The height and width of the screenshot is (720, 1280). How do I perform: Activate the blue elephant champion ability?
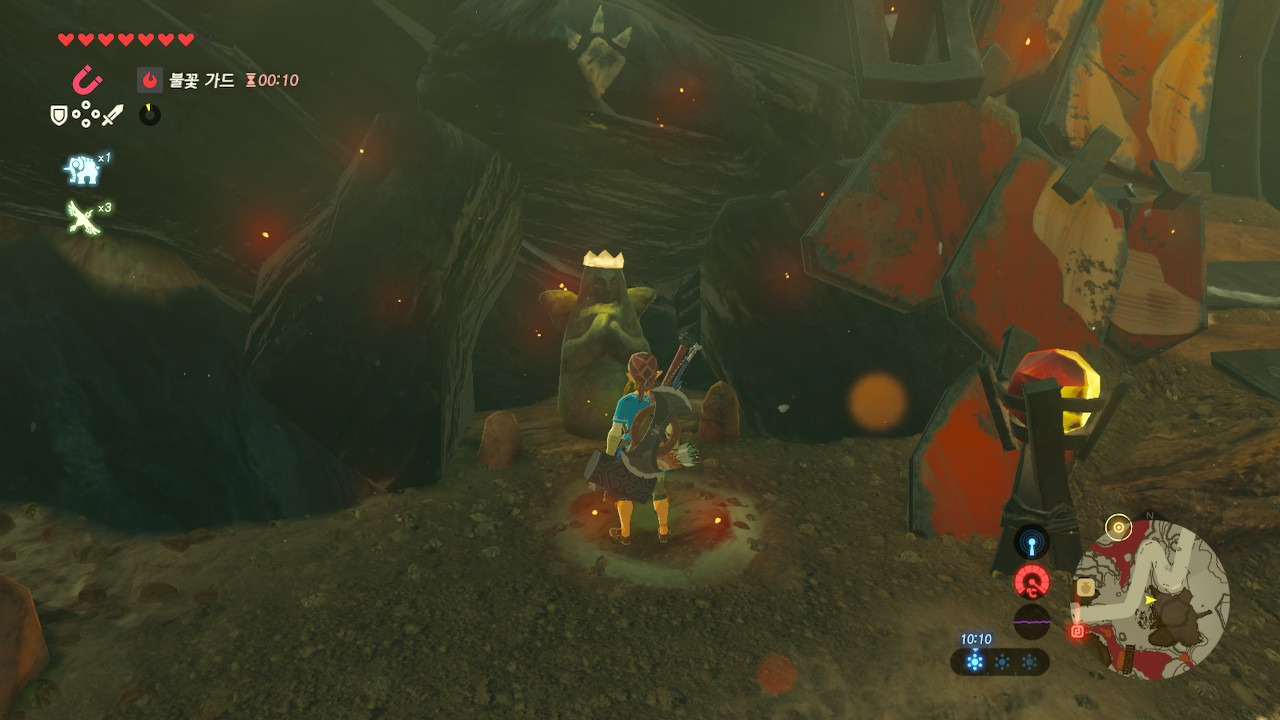pos(83,170)
